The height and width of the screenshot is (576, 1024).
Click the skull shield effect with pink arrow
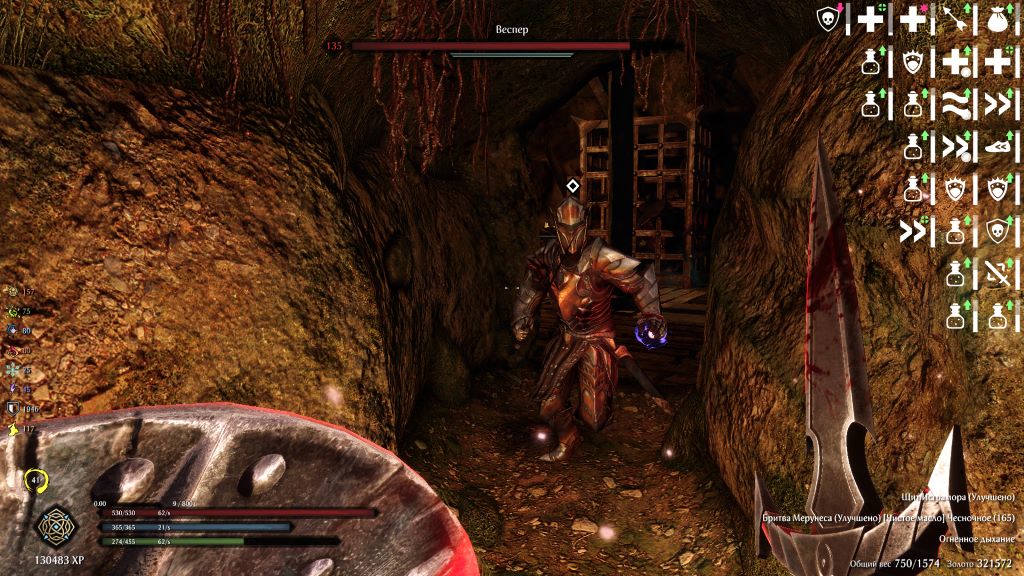tap(828, 19)
